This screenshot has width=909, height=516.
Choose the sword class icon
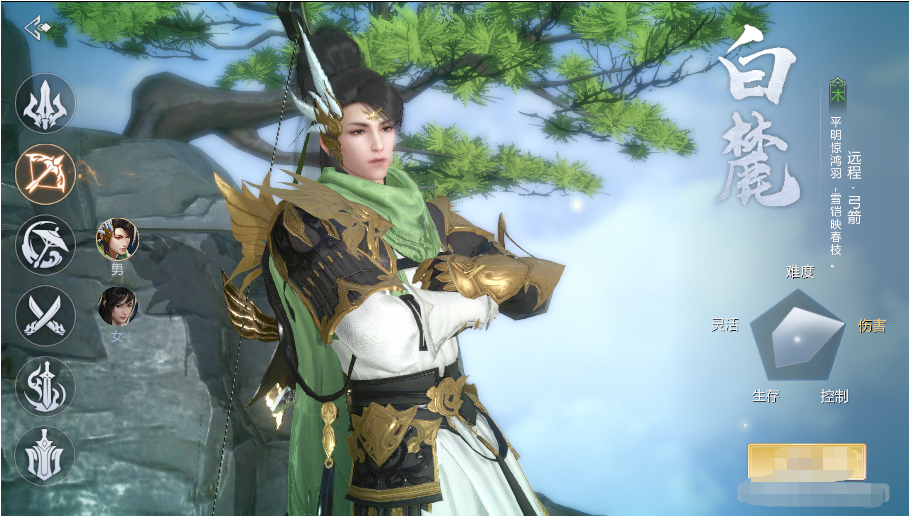point(45,386)
